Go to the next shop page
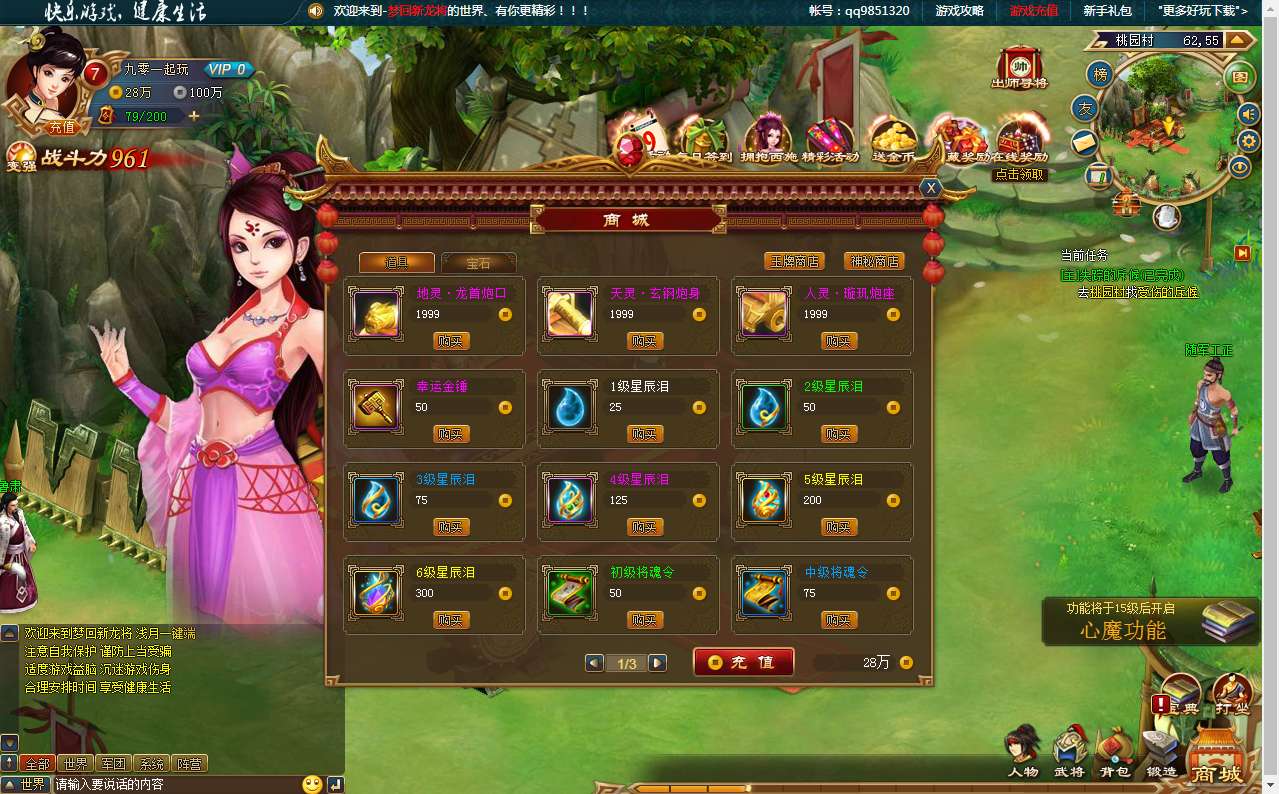 (657, 663)
